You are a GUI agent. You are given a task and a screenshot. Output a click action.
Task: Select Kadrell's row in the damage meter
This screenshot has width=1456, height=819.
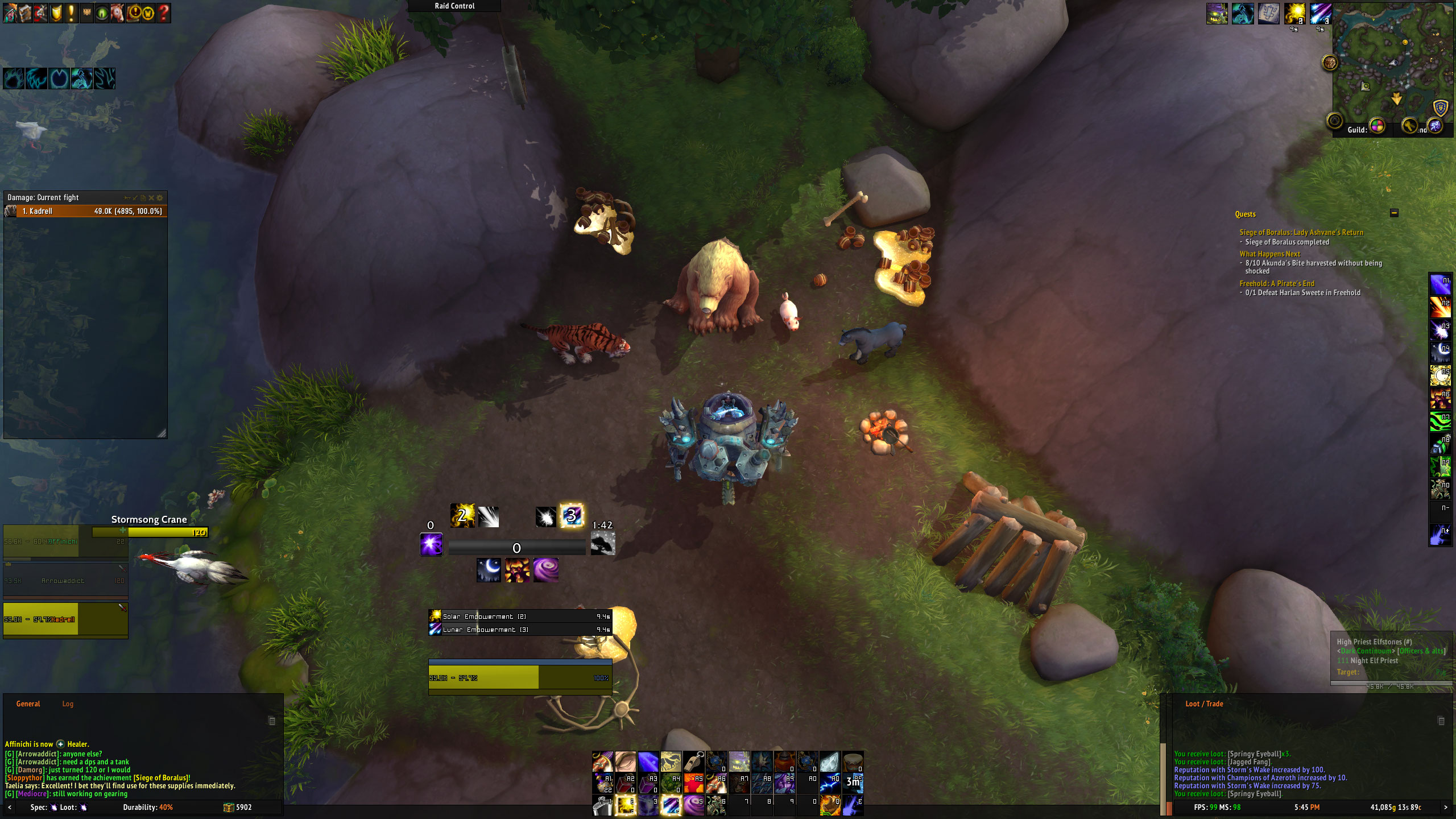[85, 211]
